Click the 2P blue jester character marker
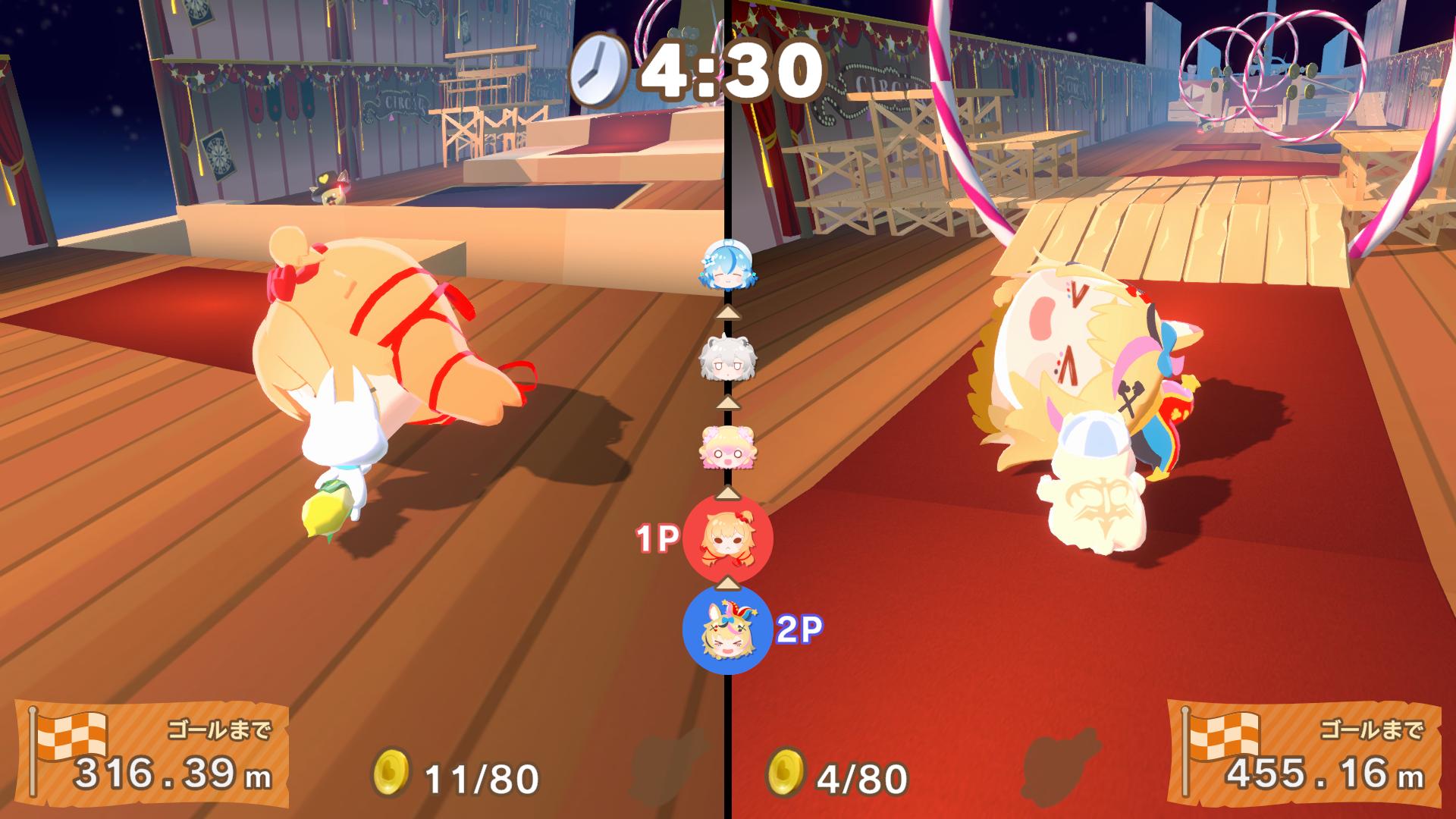 tap(726, 632)
